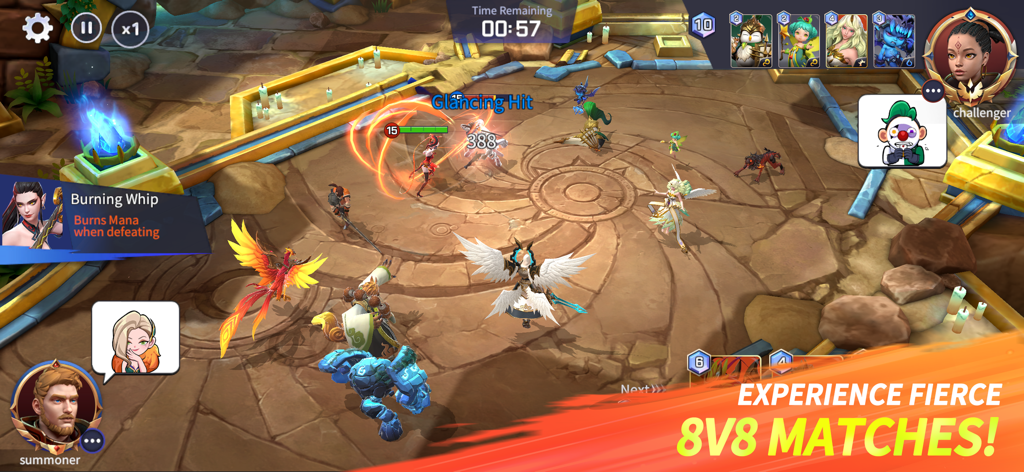Select the green-haired fairy card
1024x472 pixels.
(799, 41)
